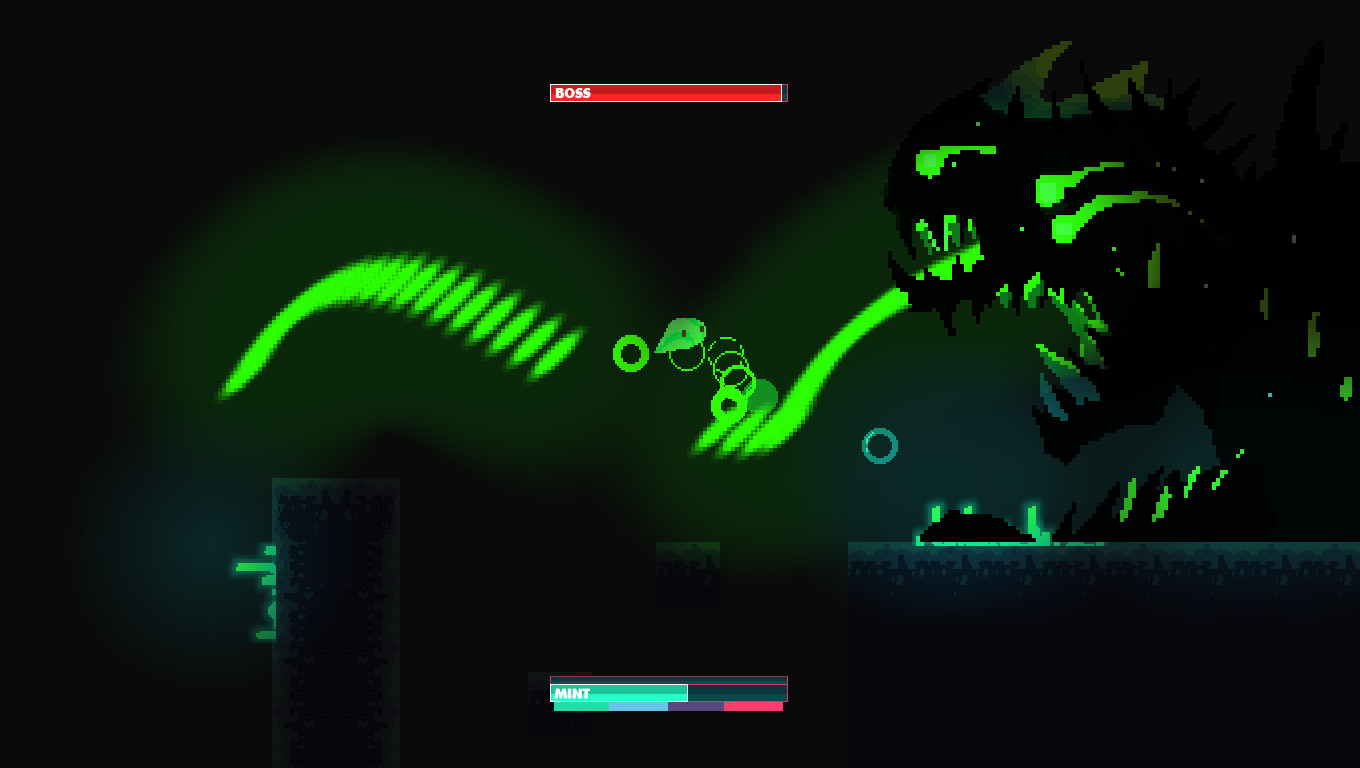Select the green segment under Mint's health bar

click(x=580, y=707)
